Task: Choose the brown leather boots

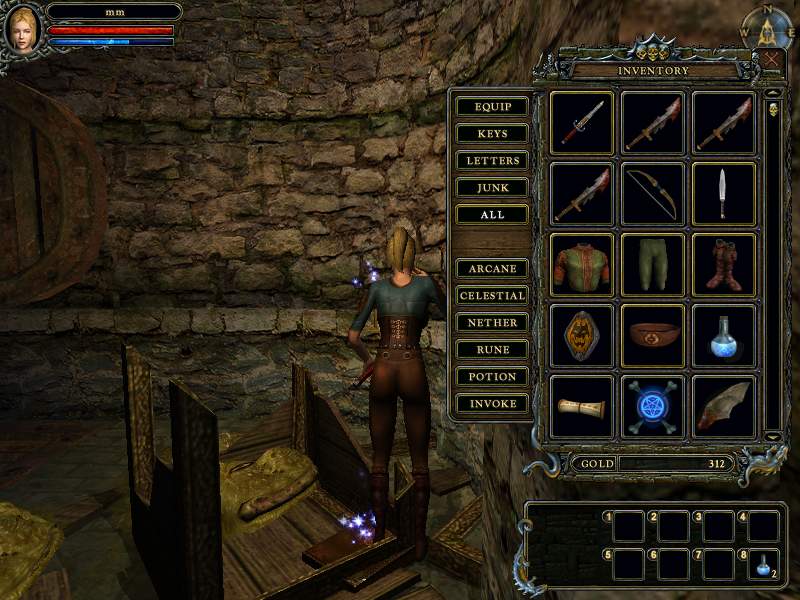Action: 724,265
